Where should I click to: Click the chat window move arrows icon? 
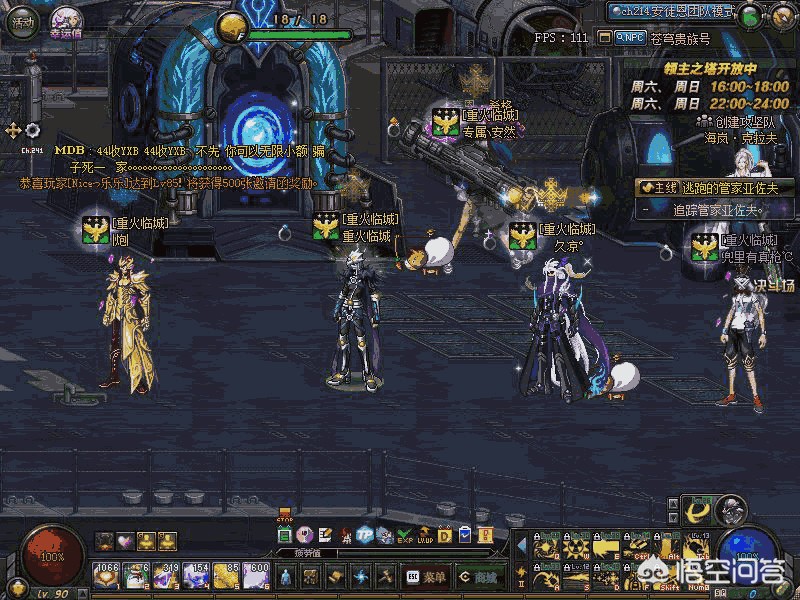(x=13, y=130)
